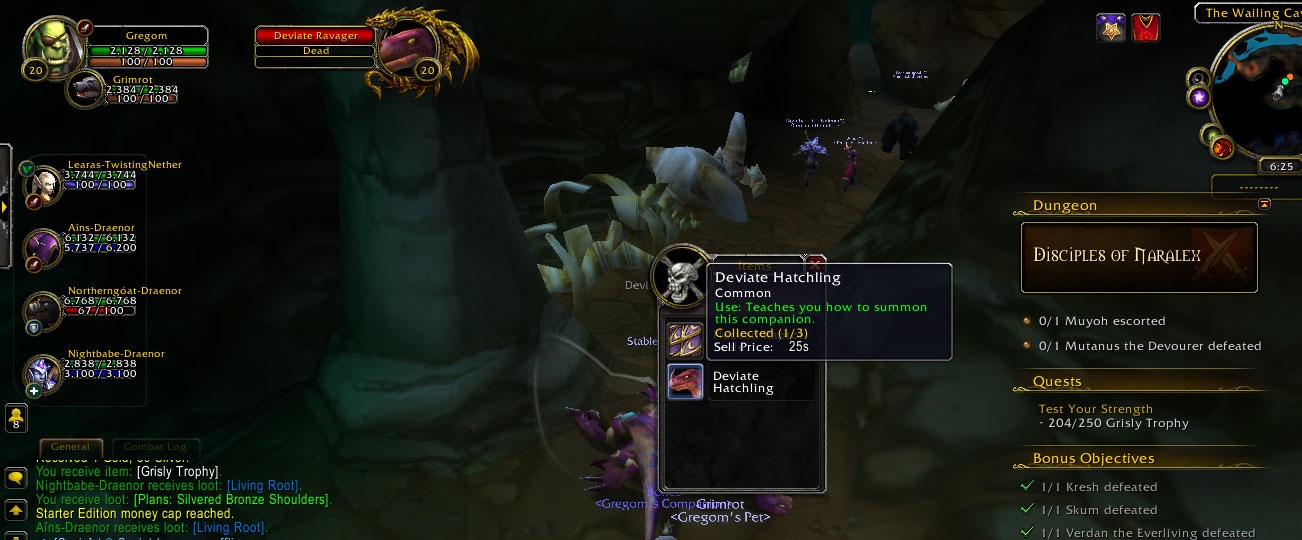Open the social friends list button

(16, 417)
